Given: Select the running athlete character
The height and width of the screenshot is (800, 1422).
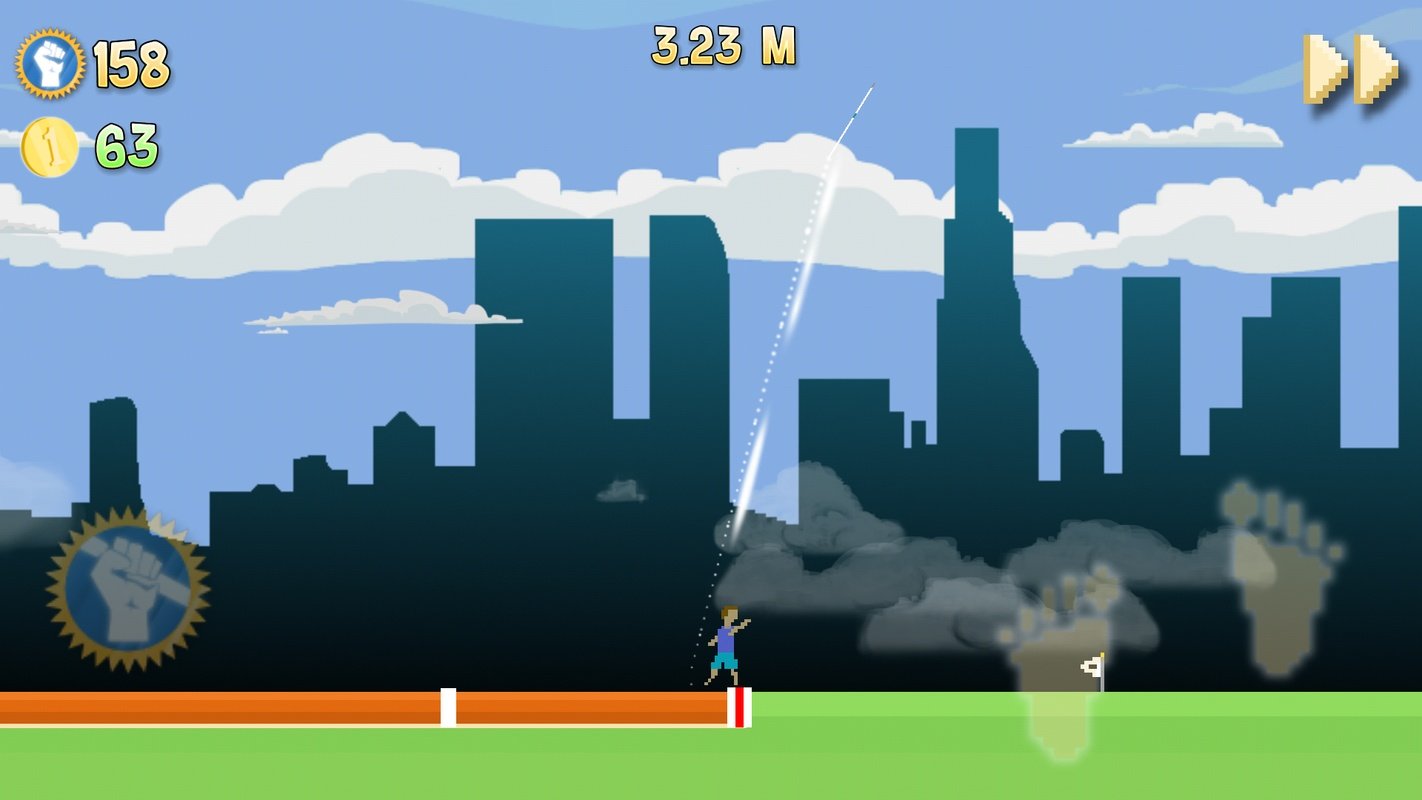Looking at the screenshot, I should [x=724, y=645].
